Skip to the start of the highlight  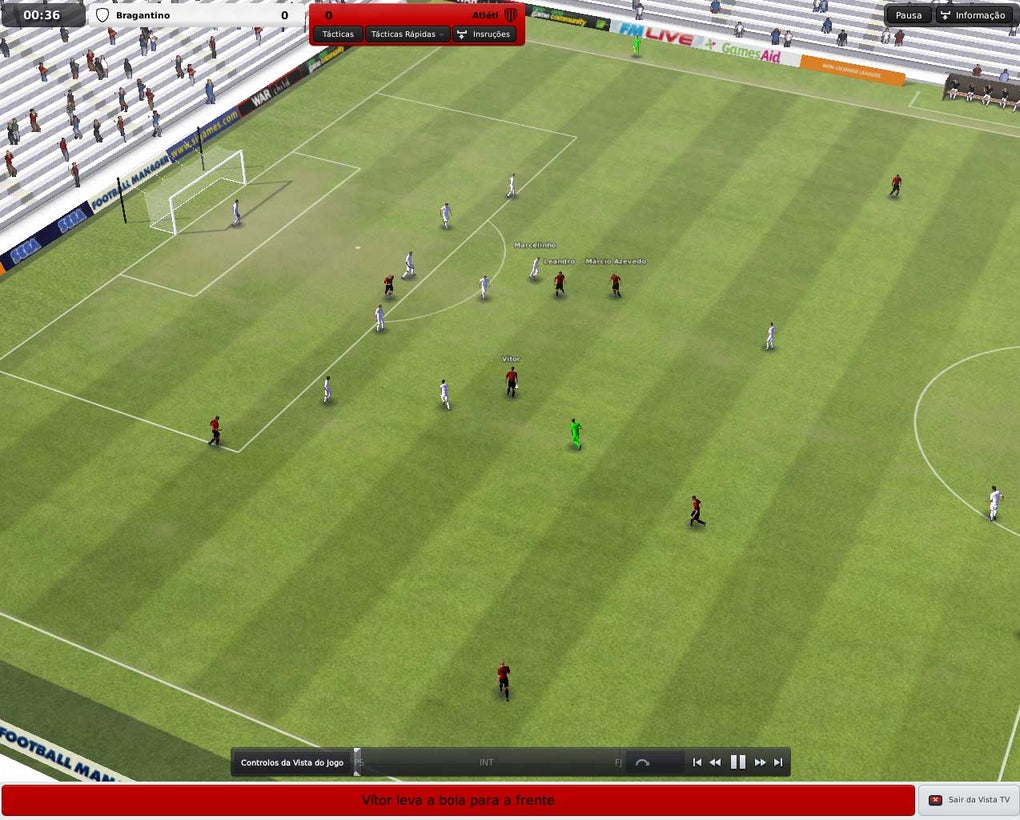(x=697, y=762)
